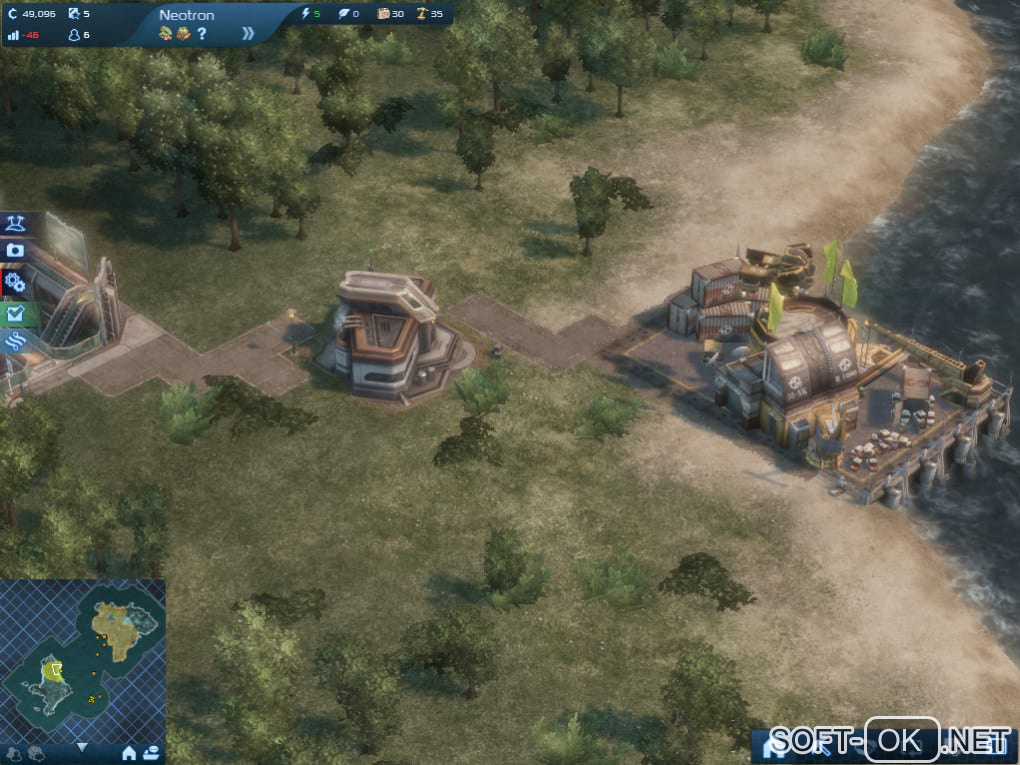Open the chat bubbles icon below the minimap
The height and width of the screenshot is (765, 1020).
pos(36,752)
